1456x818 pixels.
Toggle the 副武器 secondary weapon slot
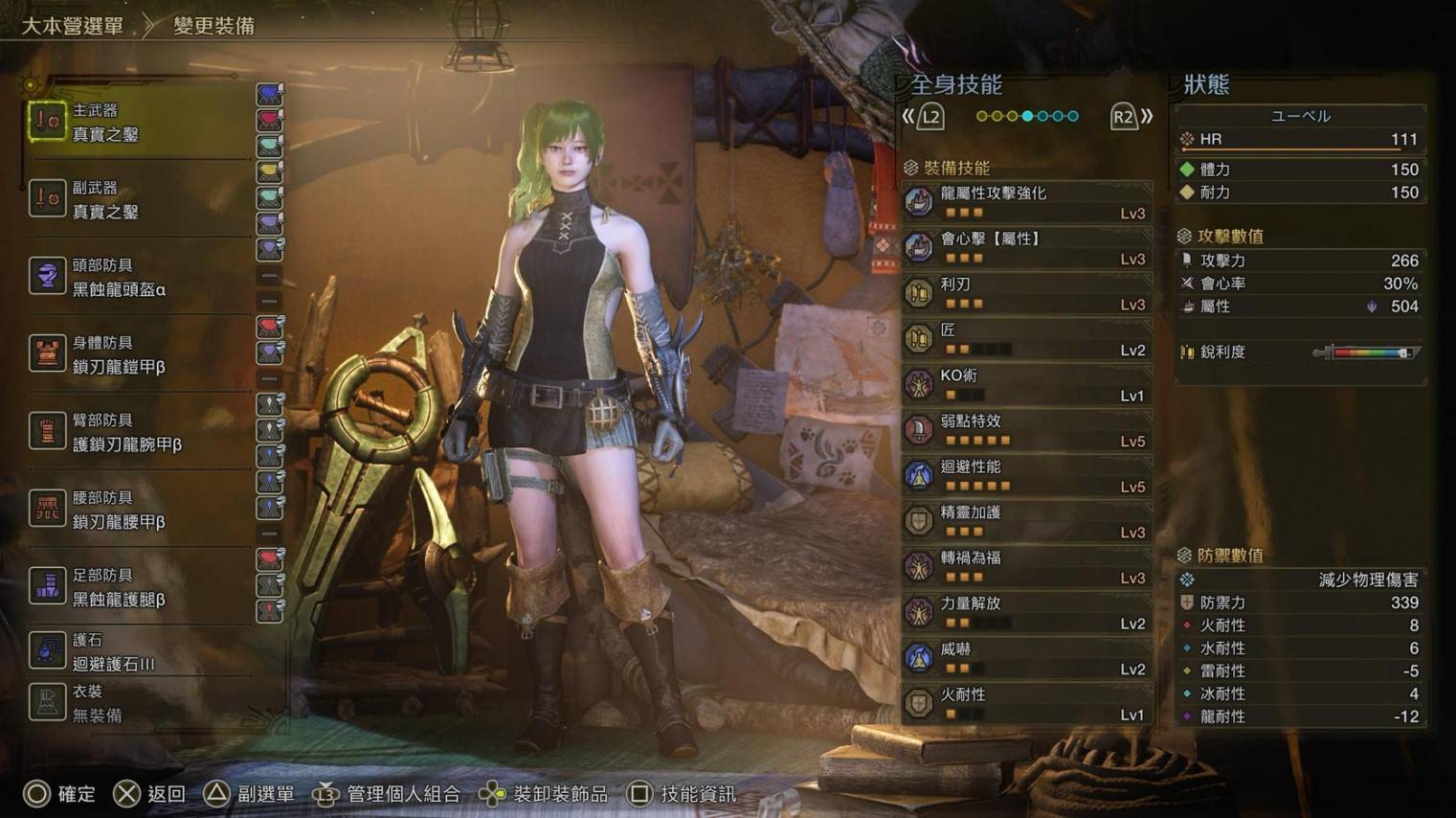pos(48,199)
